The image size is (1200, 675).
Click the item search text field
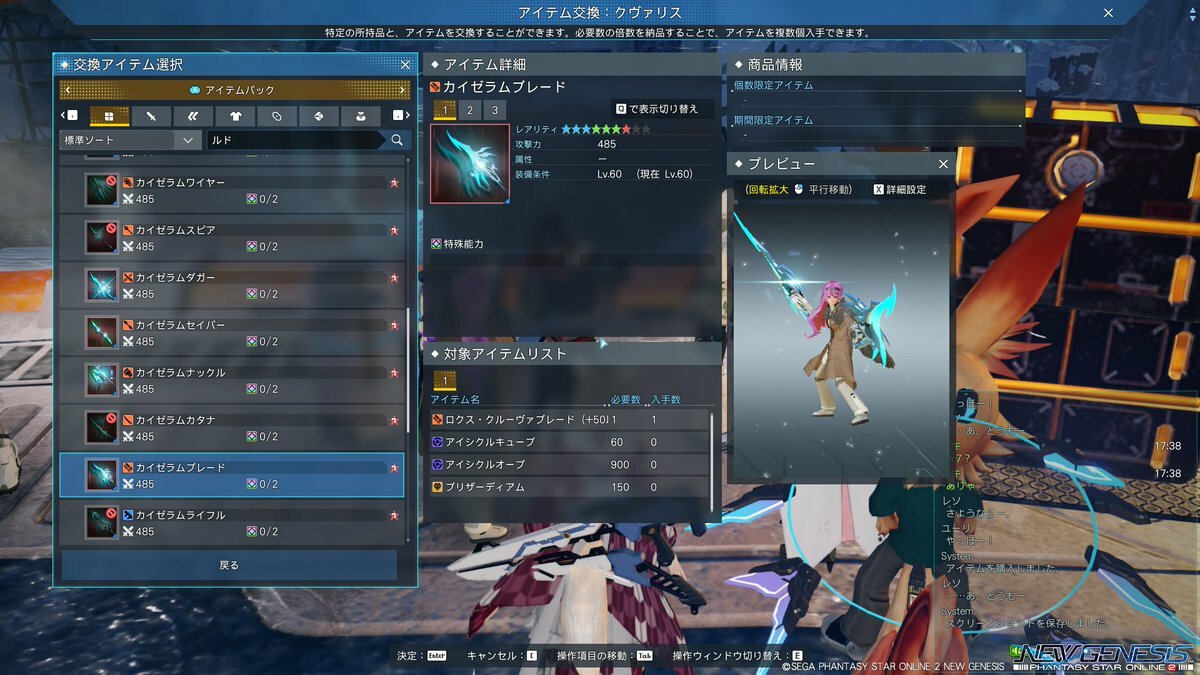pyautogui.click(x=295, y=141)
